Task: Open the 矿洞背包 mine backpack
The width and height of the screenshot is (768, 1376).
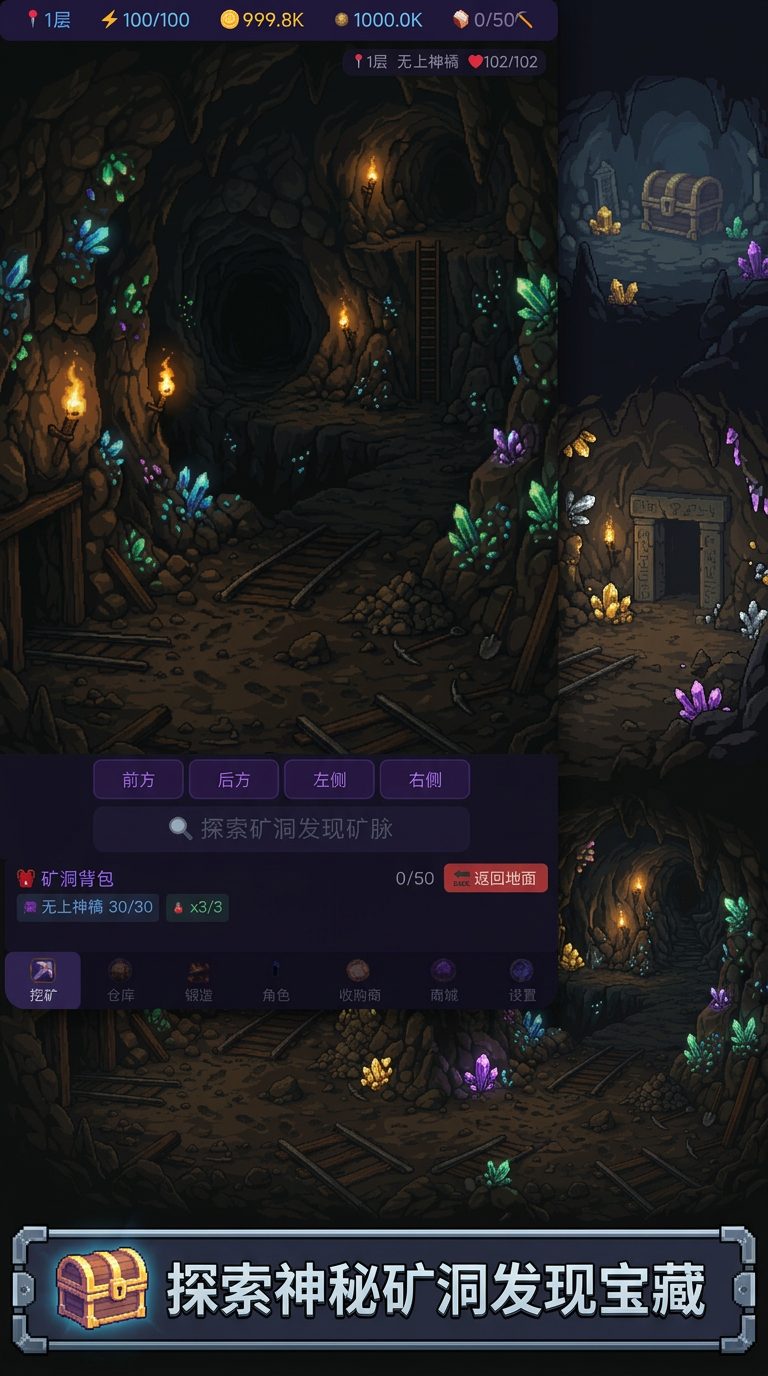Action: tap(66, 878)
